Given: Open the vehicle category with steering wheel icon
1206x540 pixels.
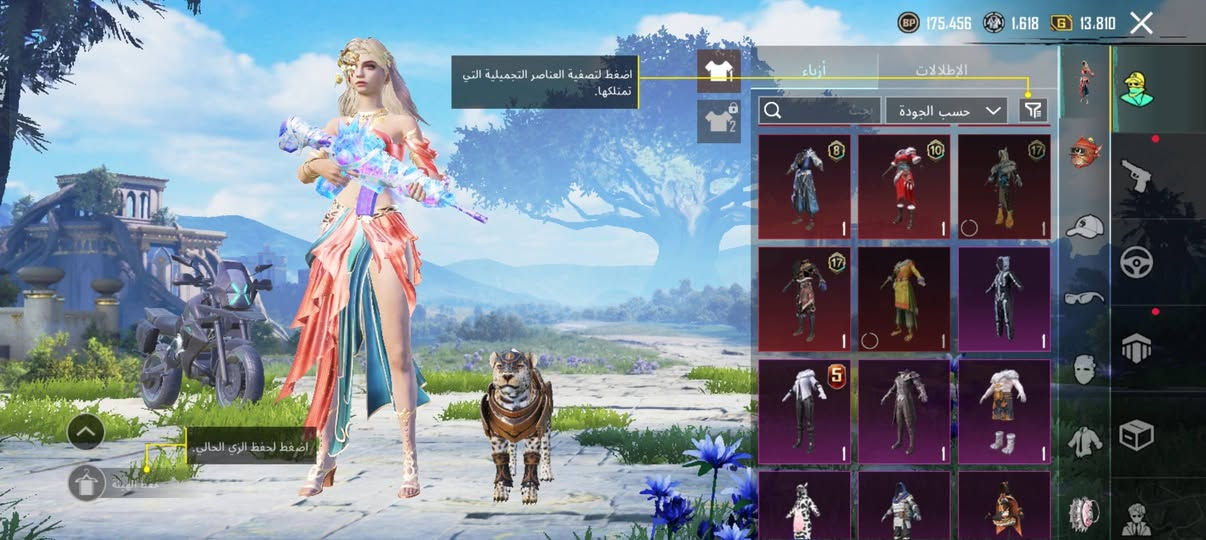Looking at the screenshot, I should 1136,262.
